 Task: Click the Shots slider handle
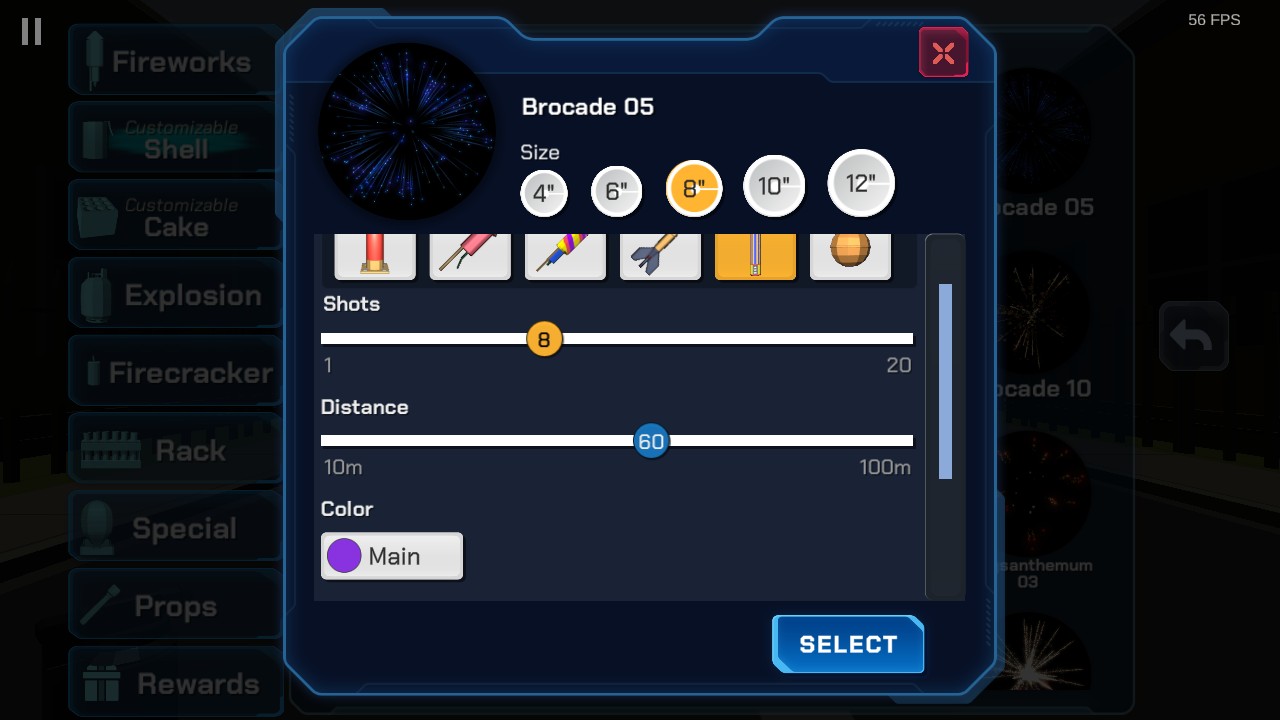544,339
